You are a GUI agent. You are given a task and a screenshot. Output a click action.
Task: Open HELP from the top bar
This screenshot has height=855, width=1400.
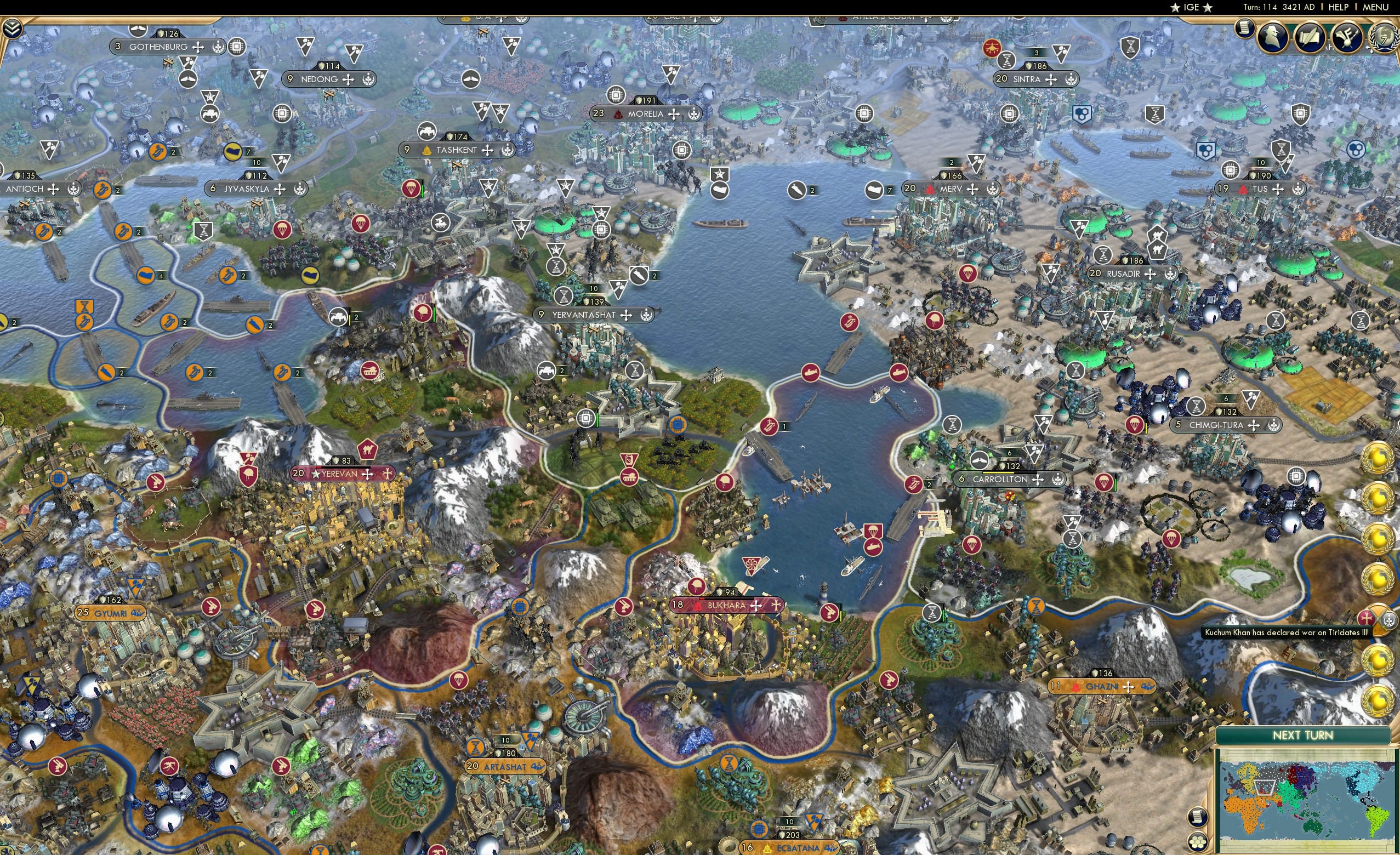(1339, 7)
